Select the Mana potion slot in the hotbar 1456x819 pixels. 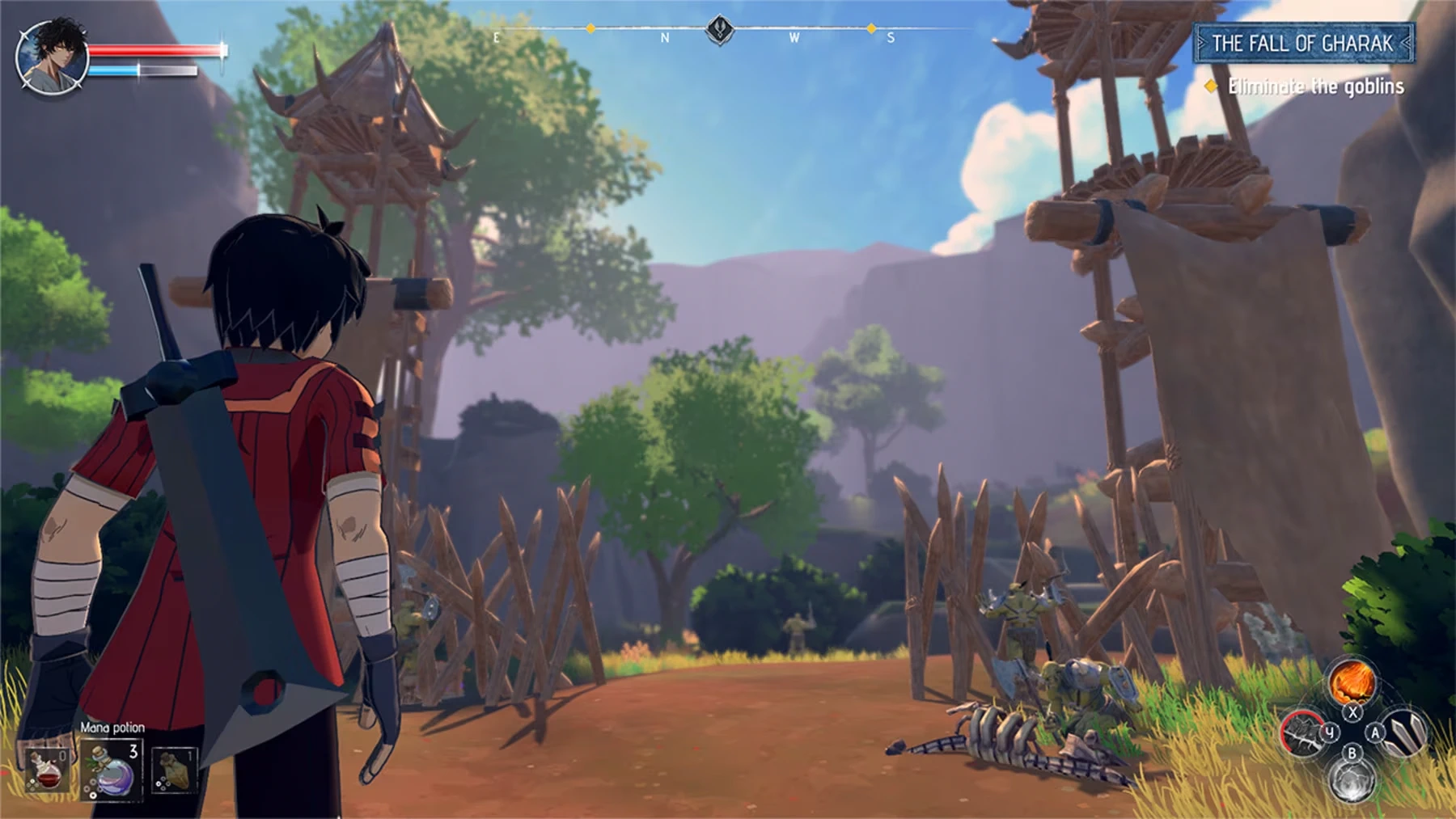tap(112, 770)
